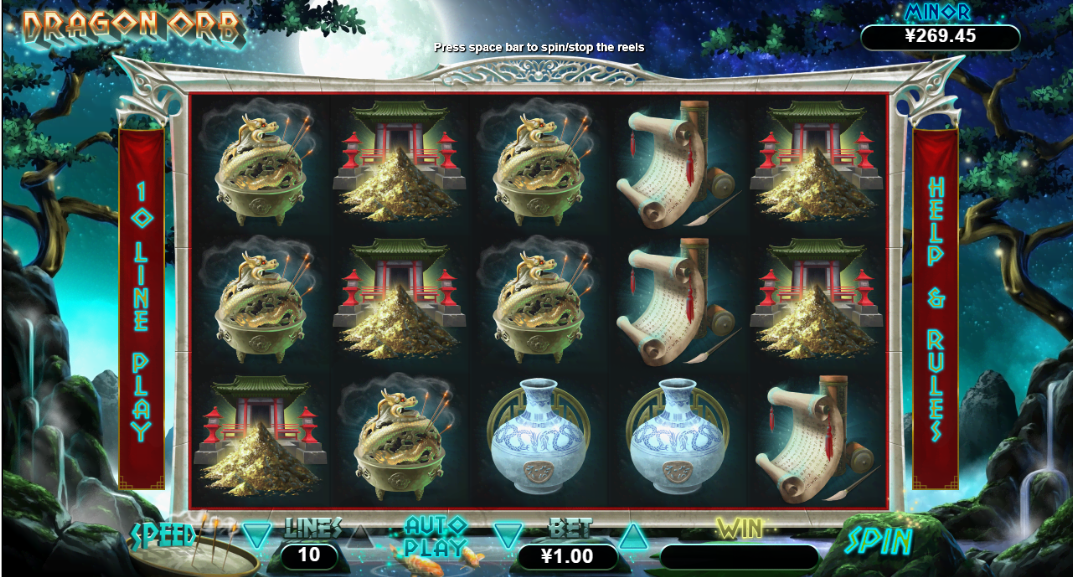
Task: Toggle Auto Play mode
Action: click(435, 536)
